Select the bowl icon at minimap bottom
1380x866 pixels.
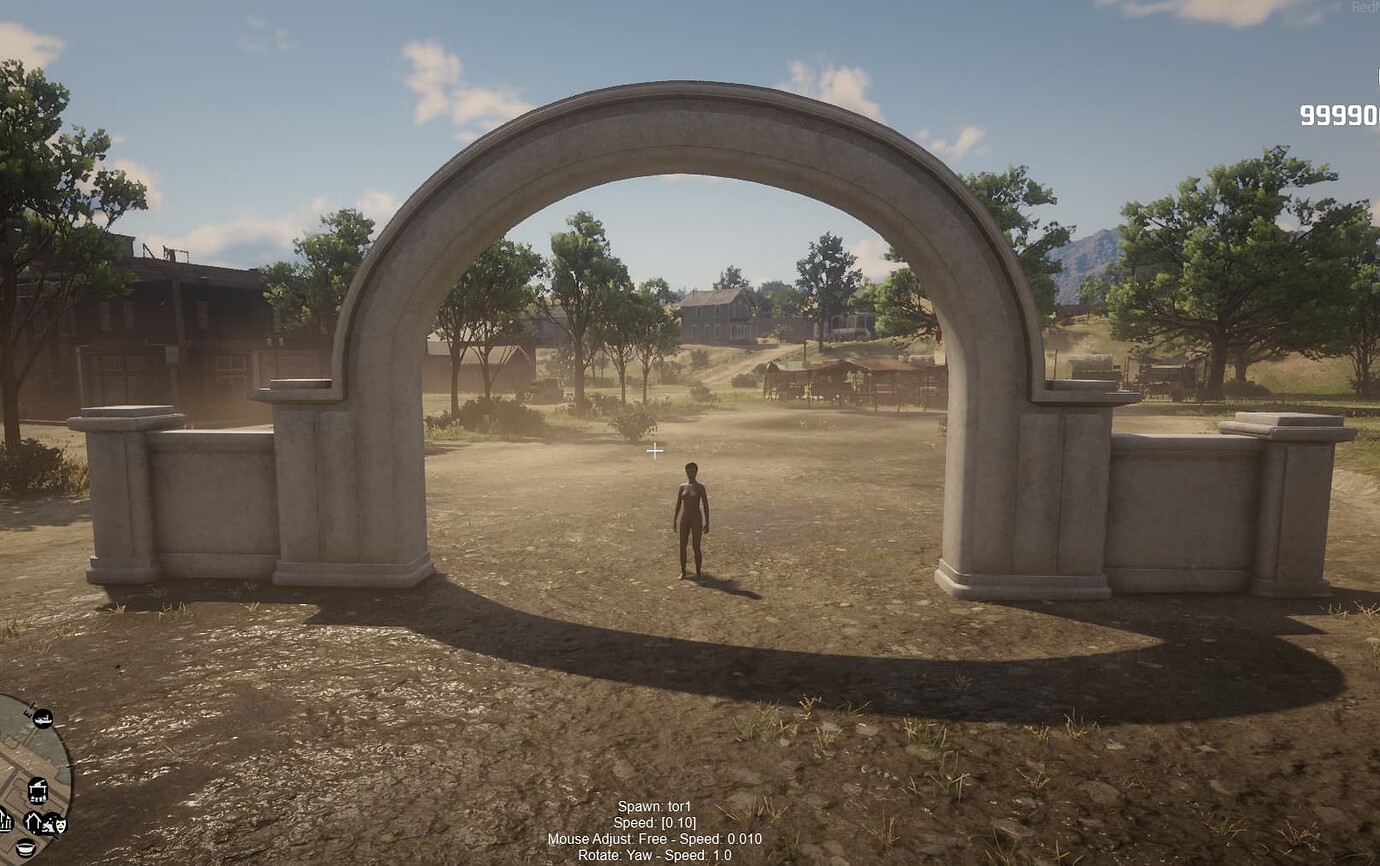[x=25, y=847]
